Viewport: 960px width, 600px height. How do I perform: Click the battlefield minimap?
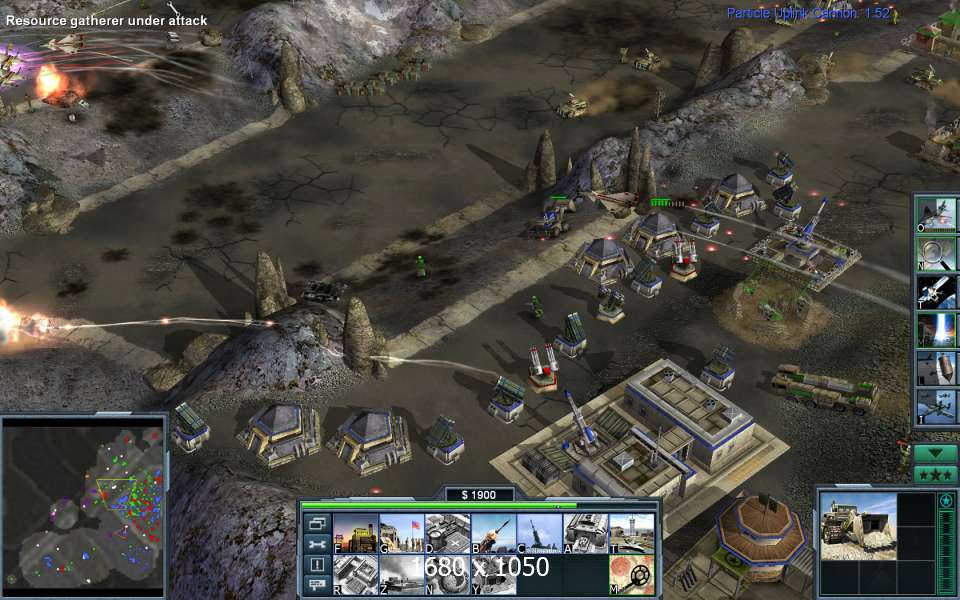[x=85, y=504]
